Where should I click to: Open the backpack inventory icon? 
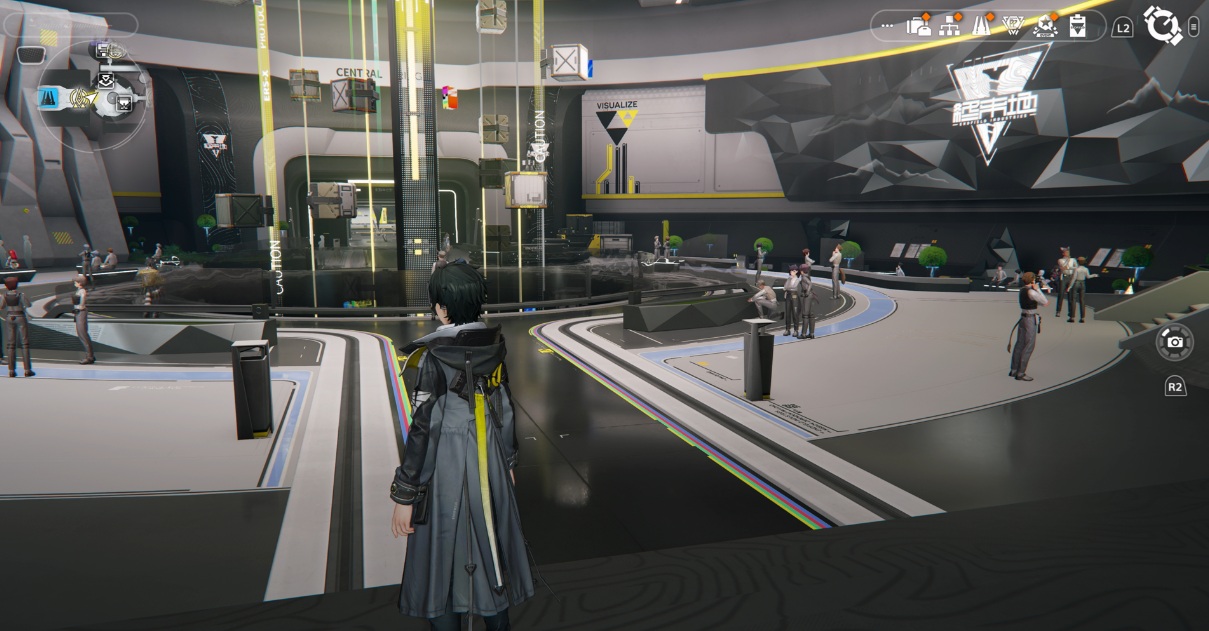coord(918,26)
